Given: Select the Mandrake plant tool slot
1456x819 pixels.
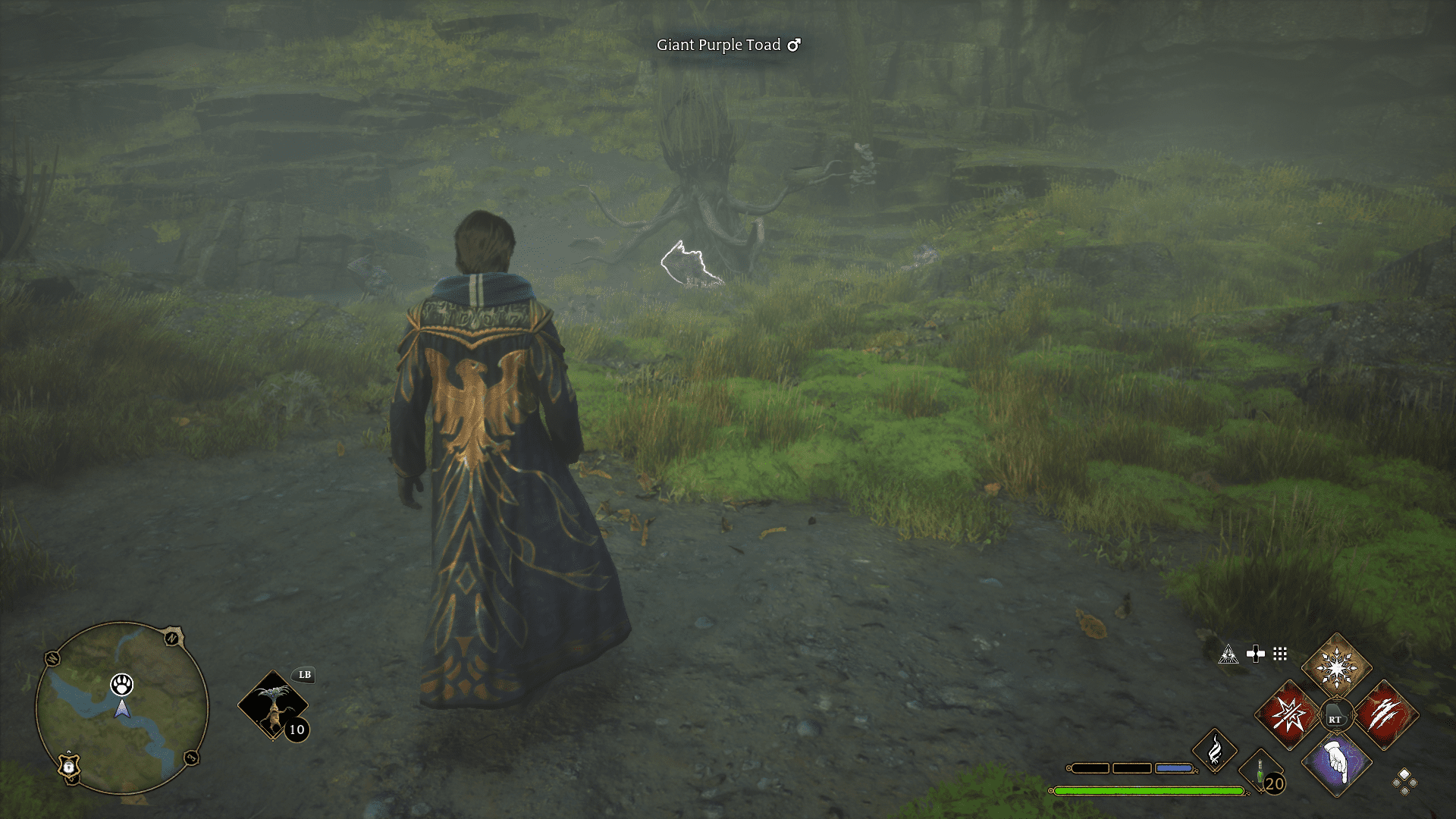Looking at the screenshot, I should (x=272, y=705).
